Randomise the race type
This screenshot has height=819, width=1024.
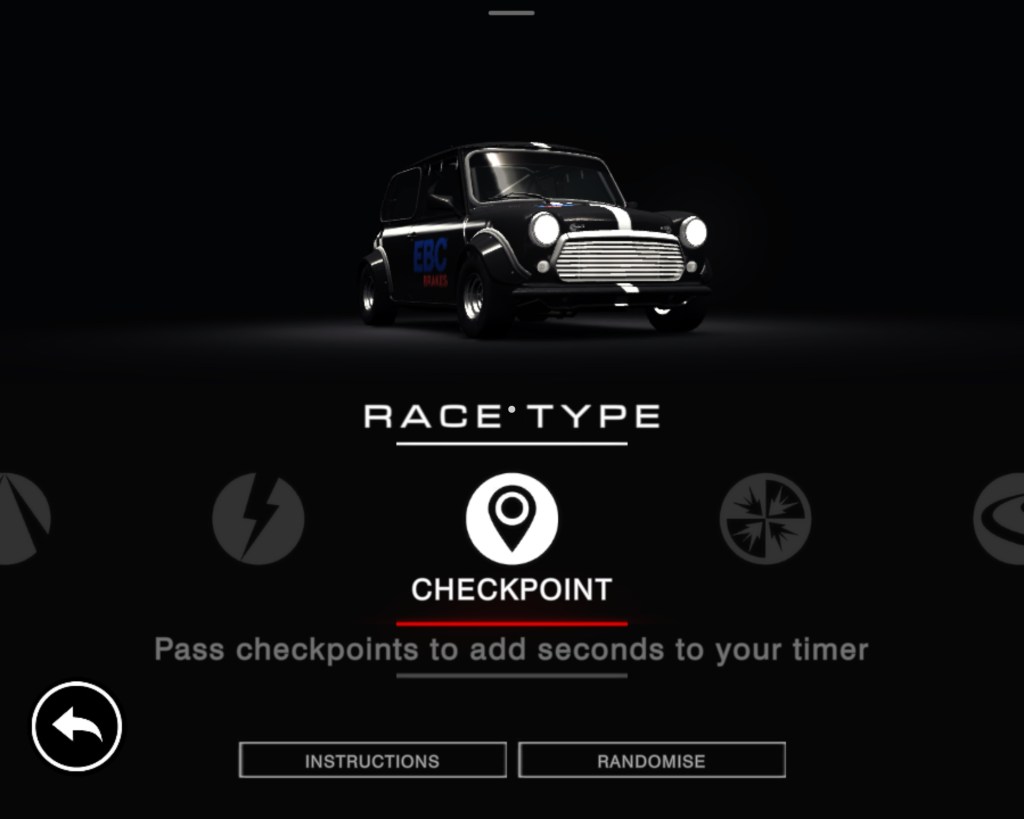tap(651, 761)
